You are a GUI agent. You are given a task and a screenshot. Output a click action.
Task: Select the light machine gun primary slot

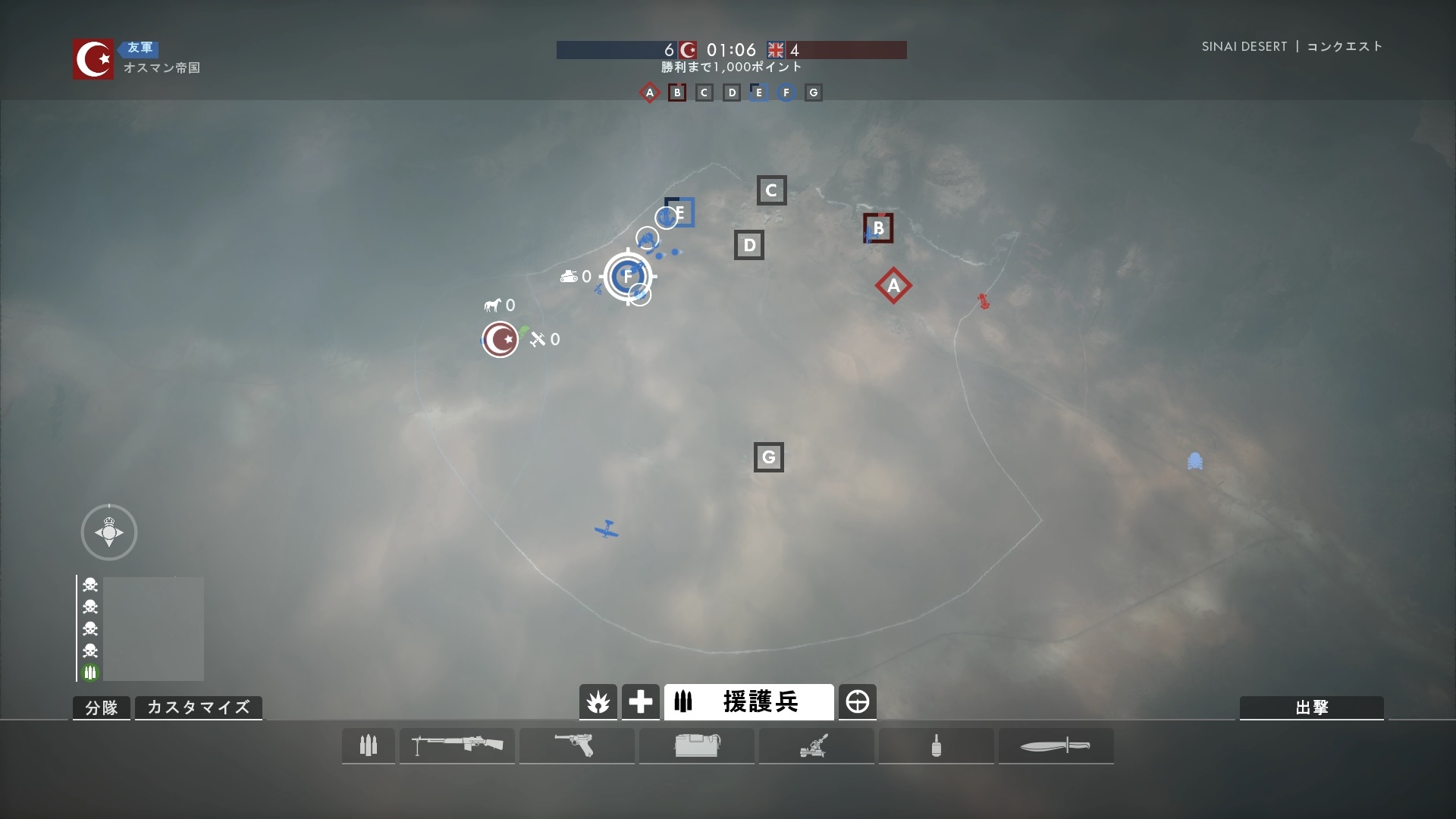457,745
